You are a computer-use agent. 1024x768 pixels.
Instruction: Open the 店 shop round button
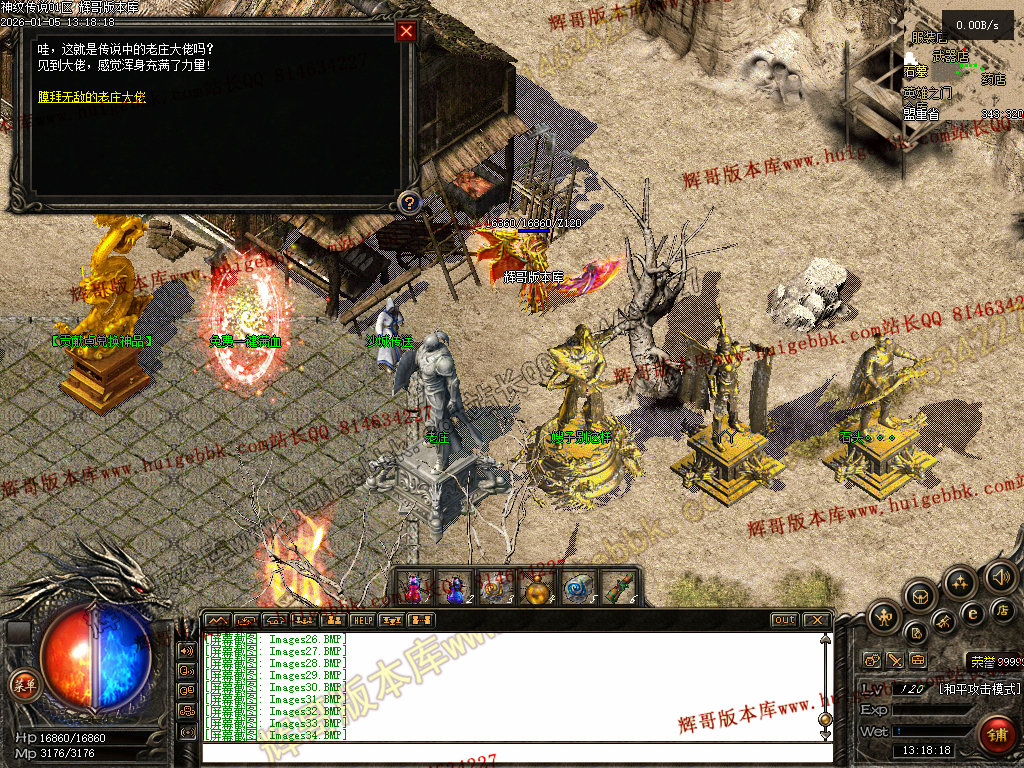pyautogui.click(x=1001, y=609)
